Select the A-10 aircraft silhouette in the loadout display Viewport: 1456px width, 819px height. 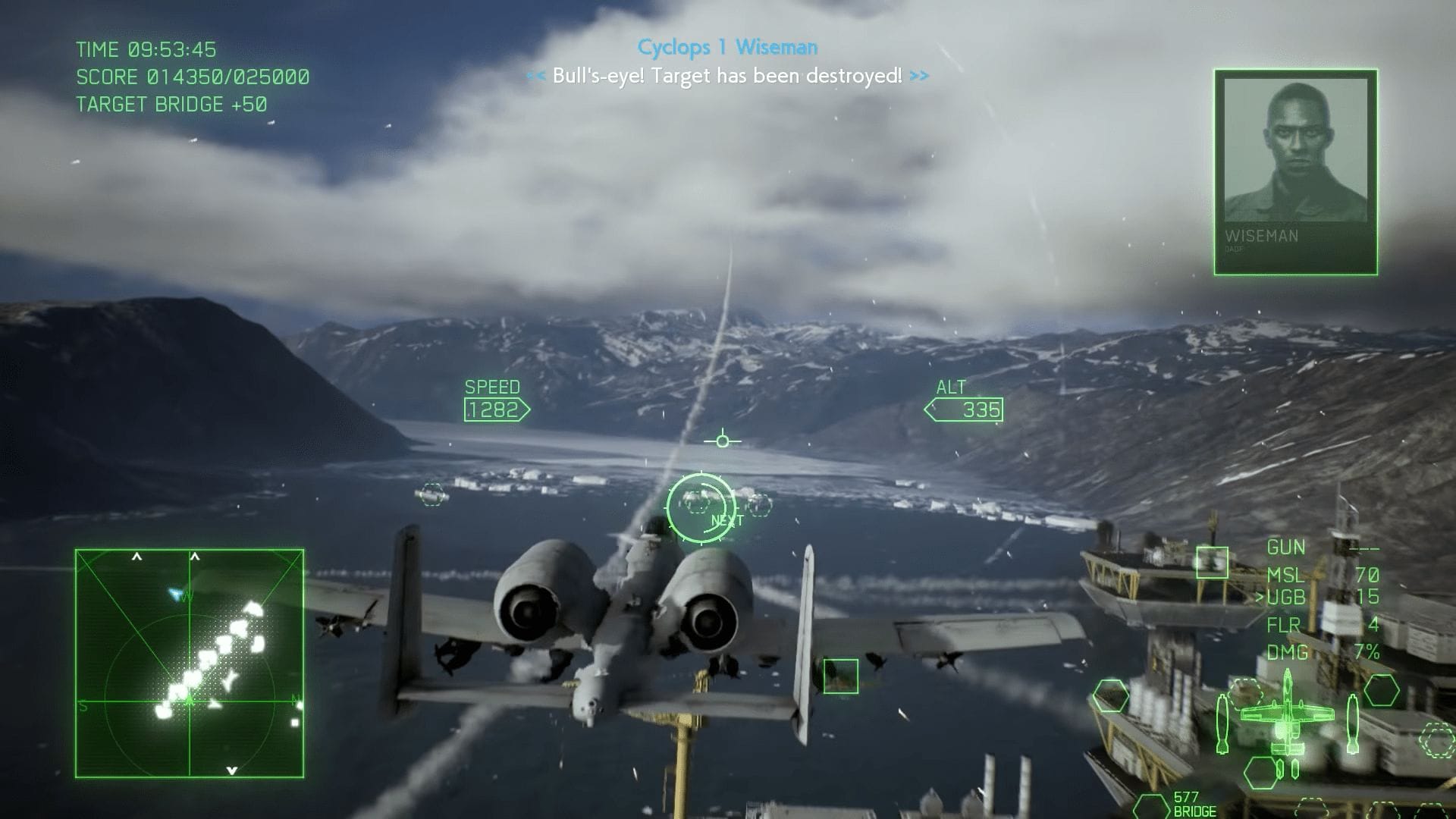click(x=1287, y=714)
